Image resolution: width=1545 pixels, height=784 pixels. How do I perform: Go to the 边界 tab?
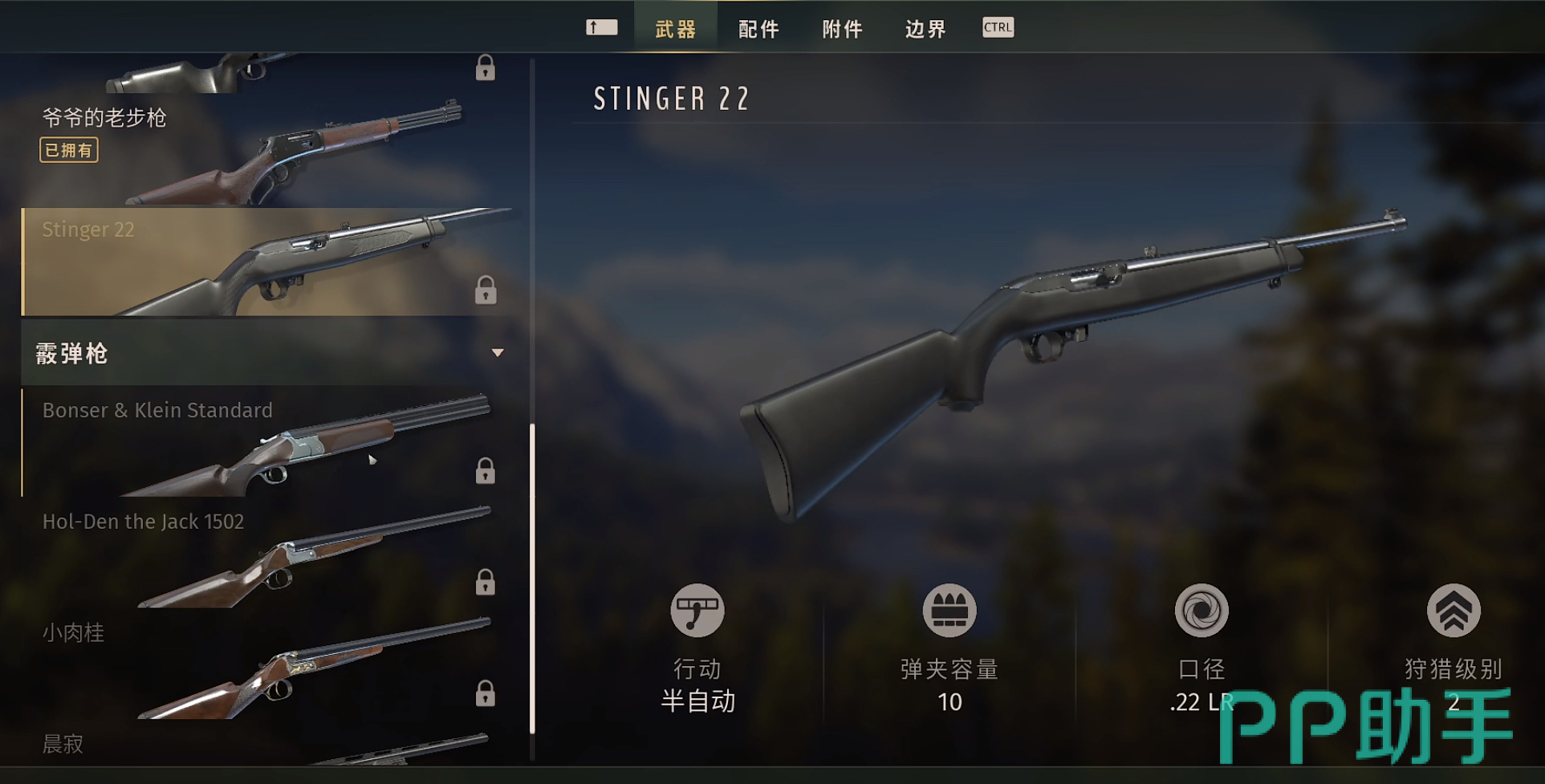tap(925, 30)
